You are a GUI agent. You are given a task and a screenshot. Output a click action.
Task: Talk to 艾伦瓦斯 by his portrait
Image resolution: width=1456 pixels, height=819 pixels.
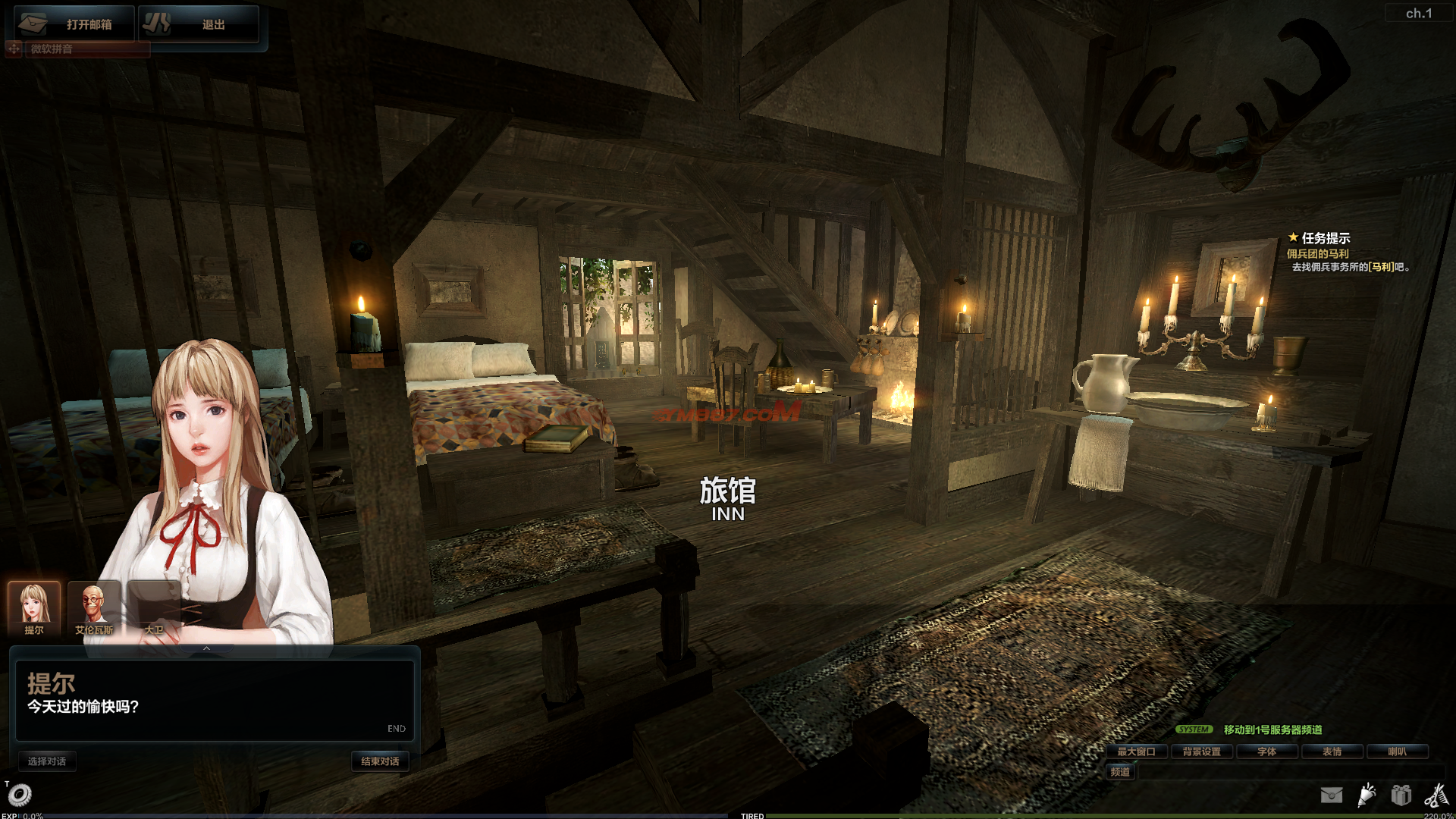click(94, 608)
